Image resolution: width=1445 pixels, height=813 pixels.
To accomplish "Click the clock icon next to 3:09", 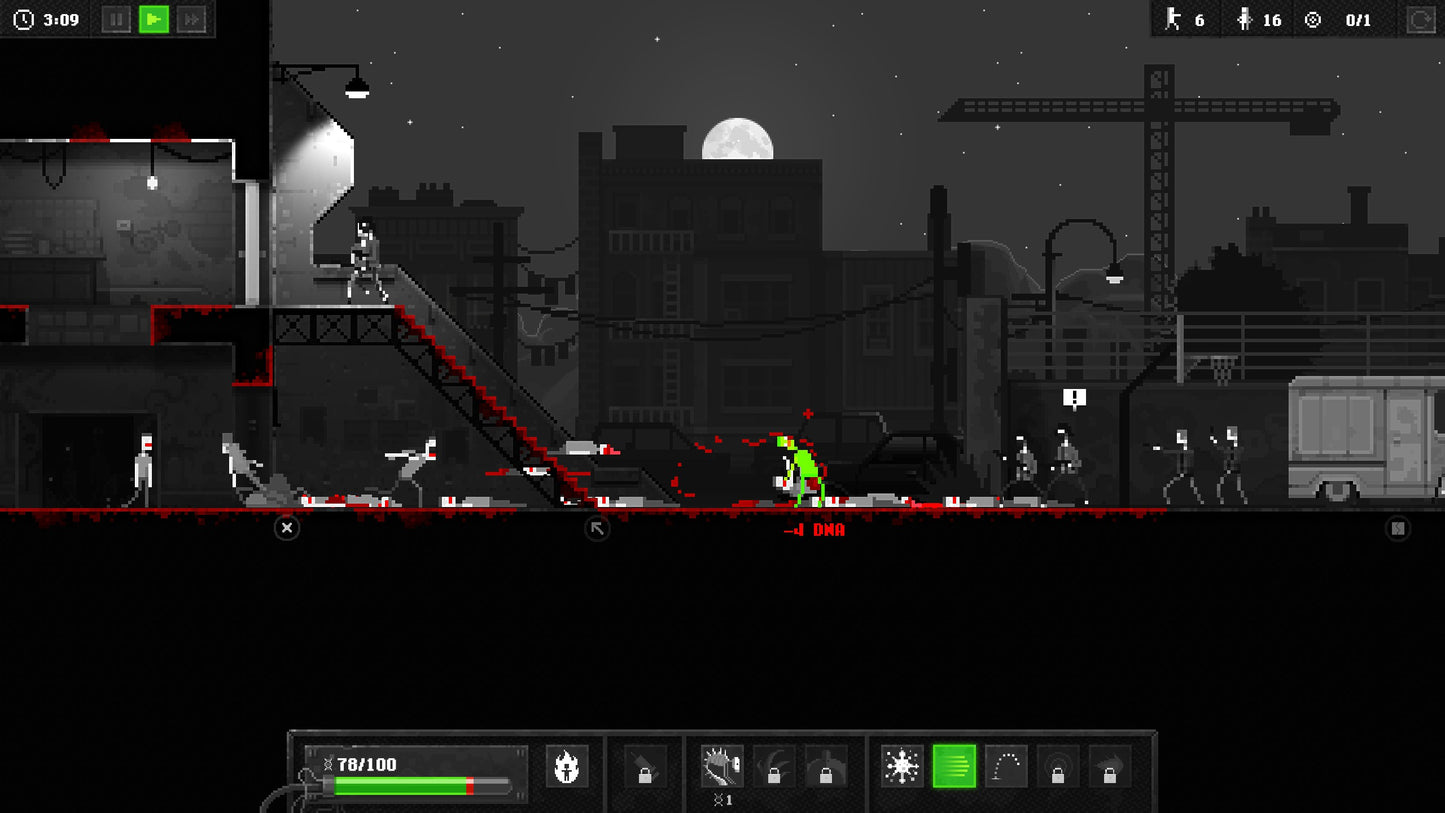I will 23,17.
